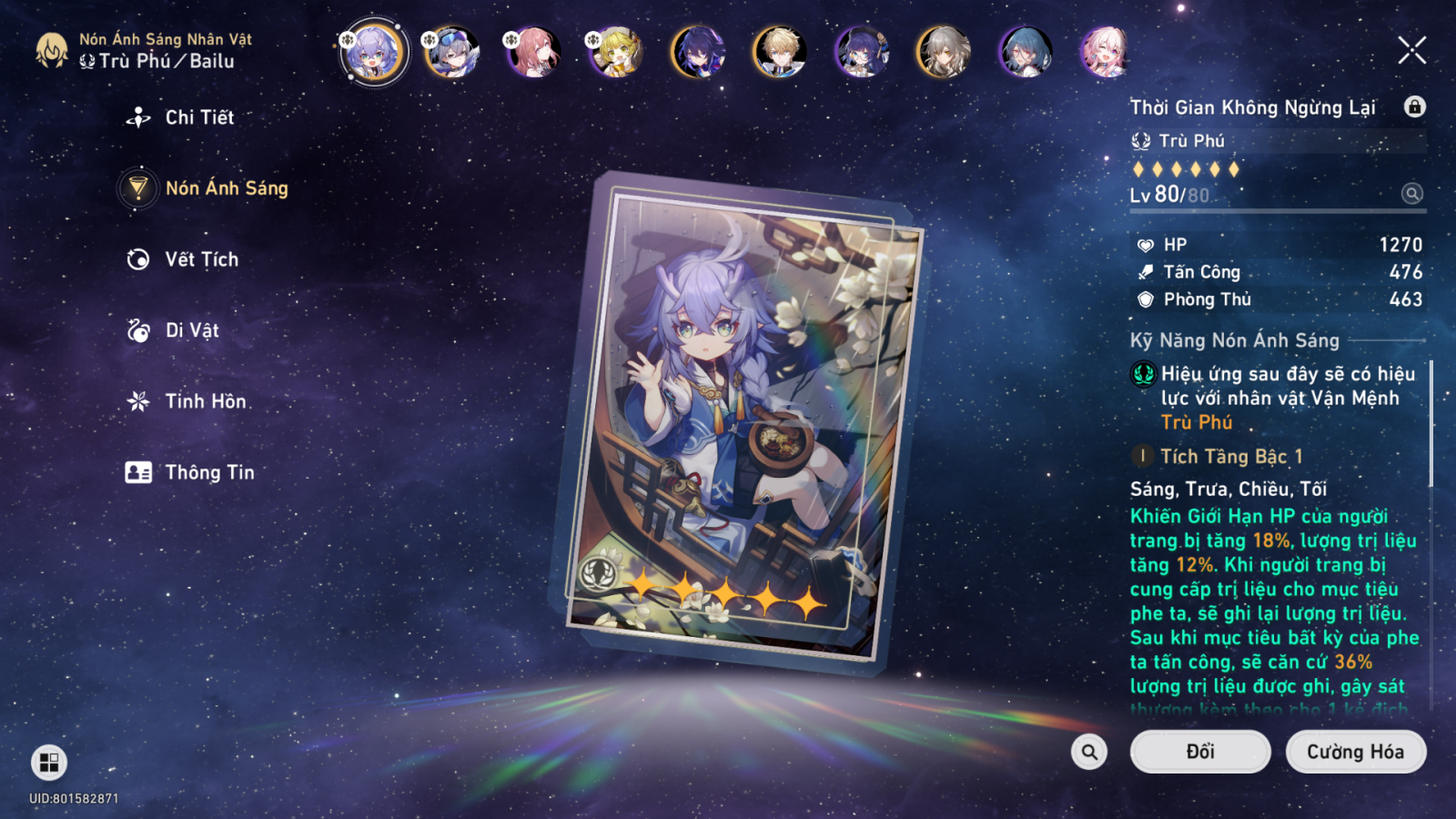The image size is (1456, 819).
Task: Click the Đổi button to swap light cone
Action: pyautogui.click(x=1199, y=752)
